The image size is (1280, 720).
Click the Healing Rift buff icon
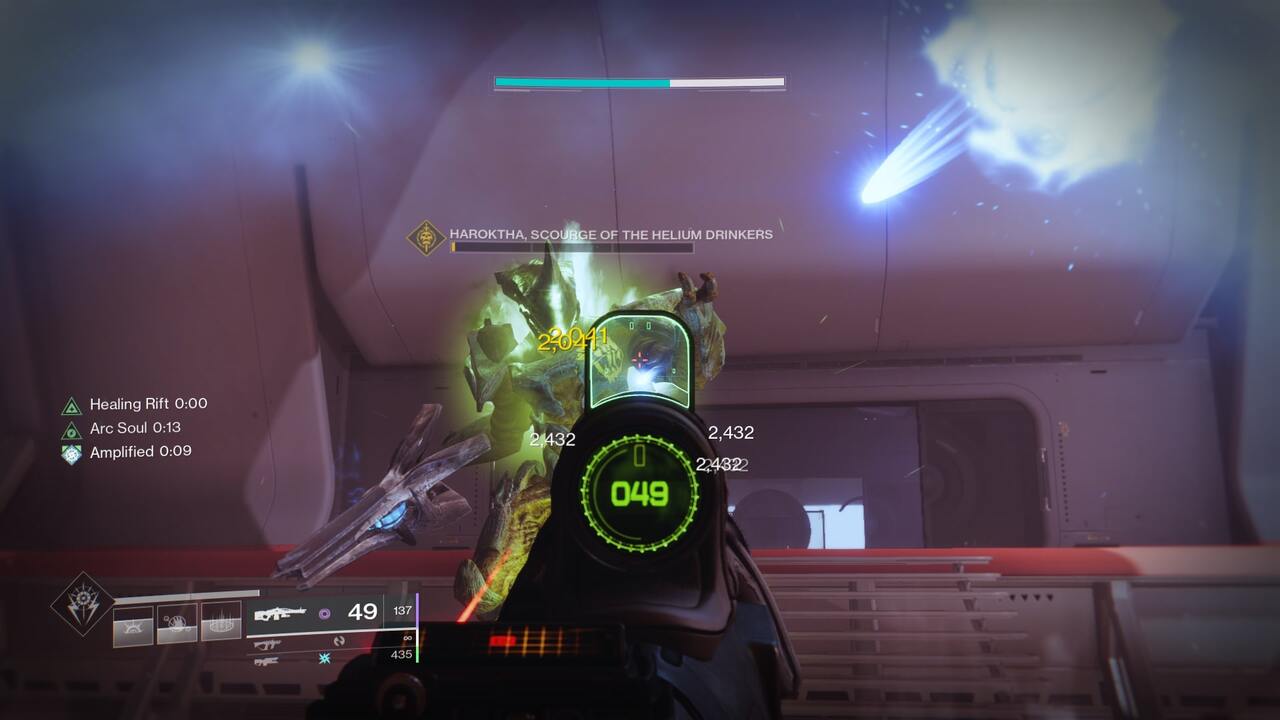pyautogui.click(x=71, y=406)
